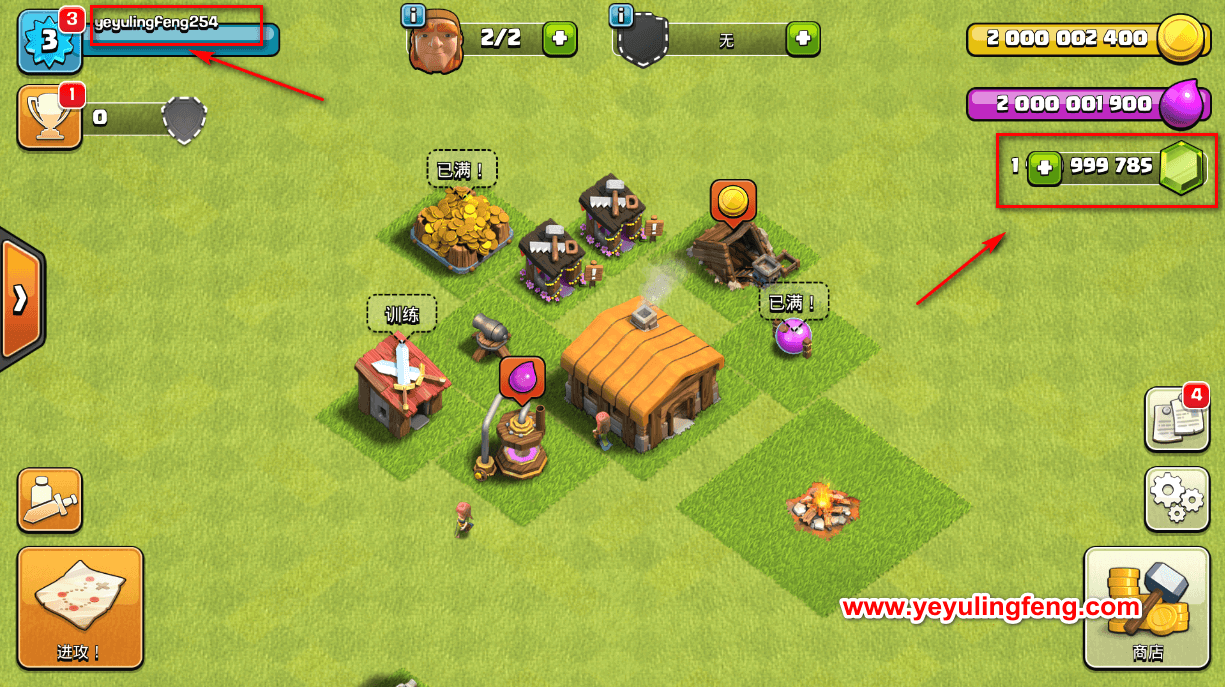The image size is (1225, 687).
Task: Collect elixir from the pink drop bubble
Action: click(522, 378)
